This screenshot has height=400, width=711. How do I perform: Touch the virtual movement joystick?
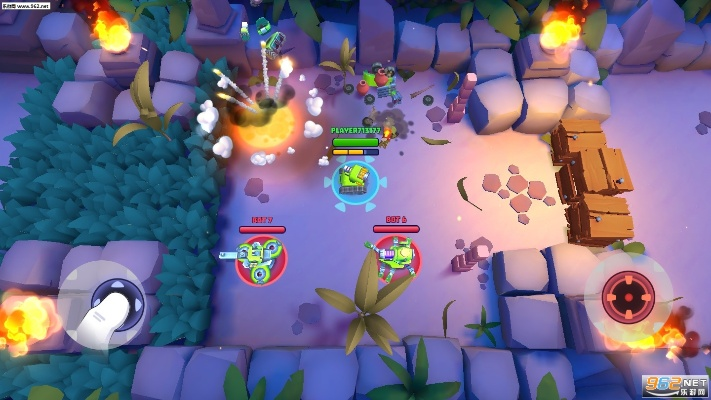click(111, 300)
